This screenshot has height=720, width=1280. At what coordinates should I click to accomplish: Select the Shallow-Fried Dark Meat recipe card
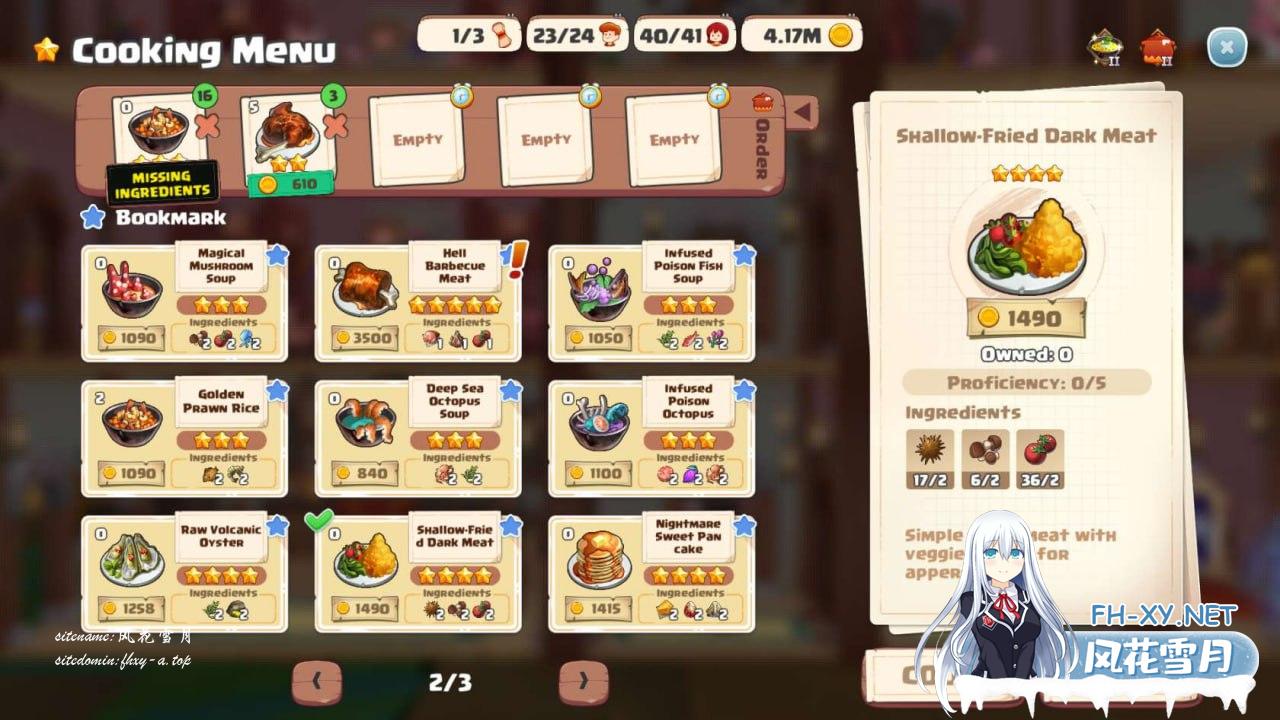pos(418,573)
